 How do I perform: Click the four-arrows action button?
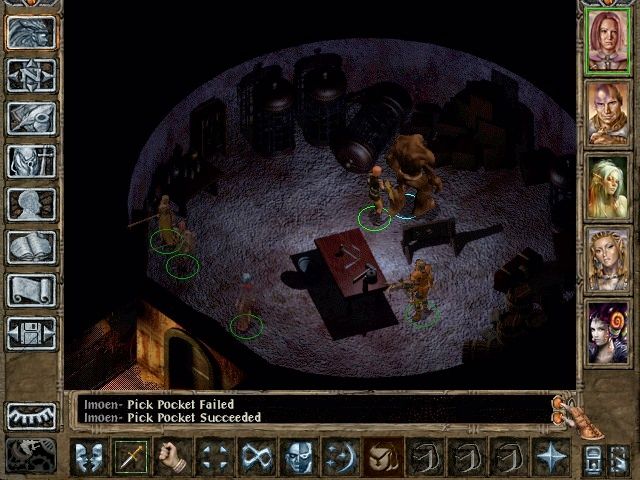tap(215, 457)
